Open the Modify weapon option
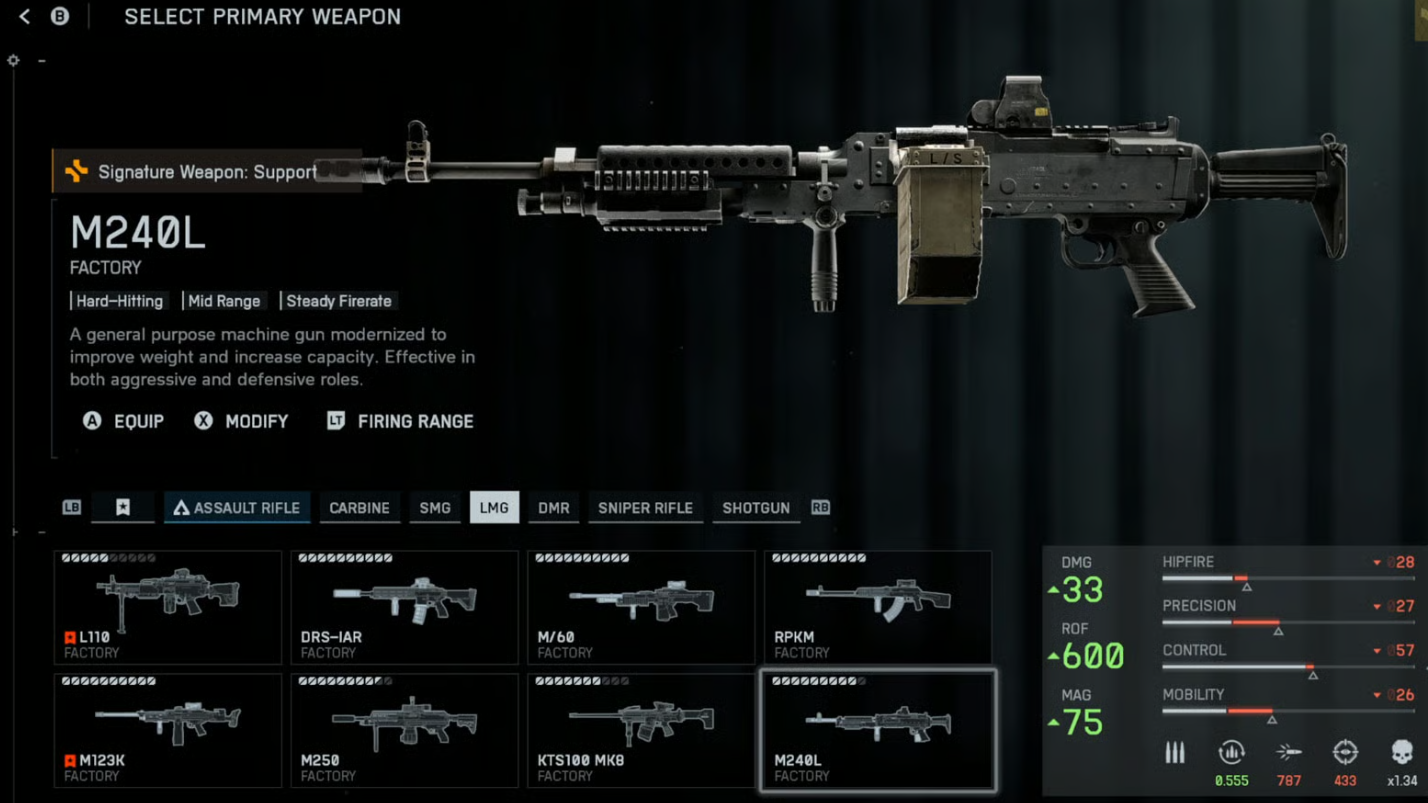 242,421
